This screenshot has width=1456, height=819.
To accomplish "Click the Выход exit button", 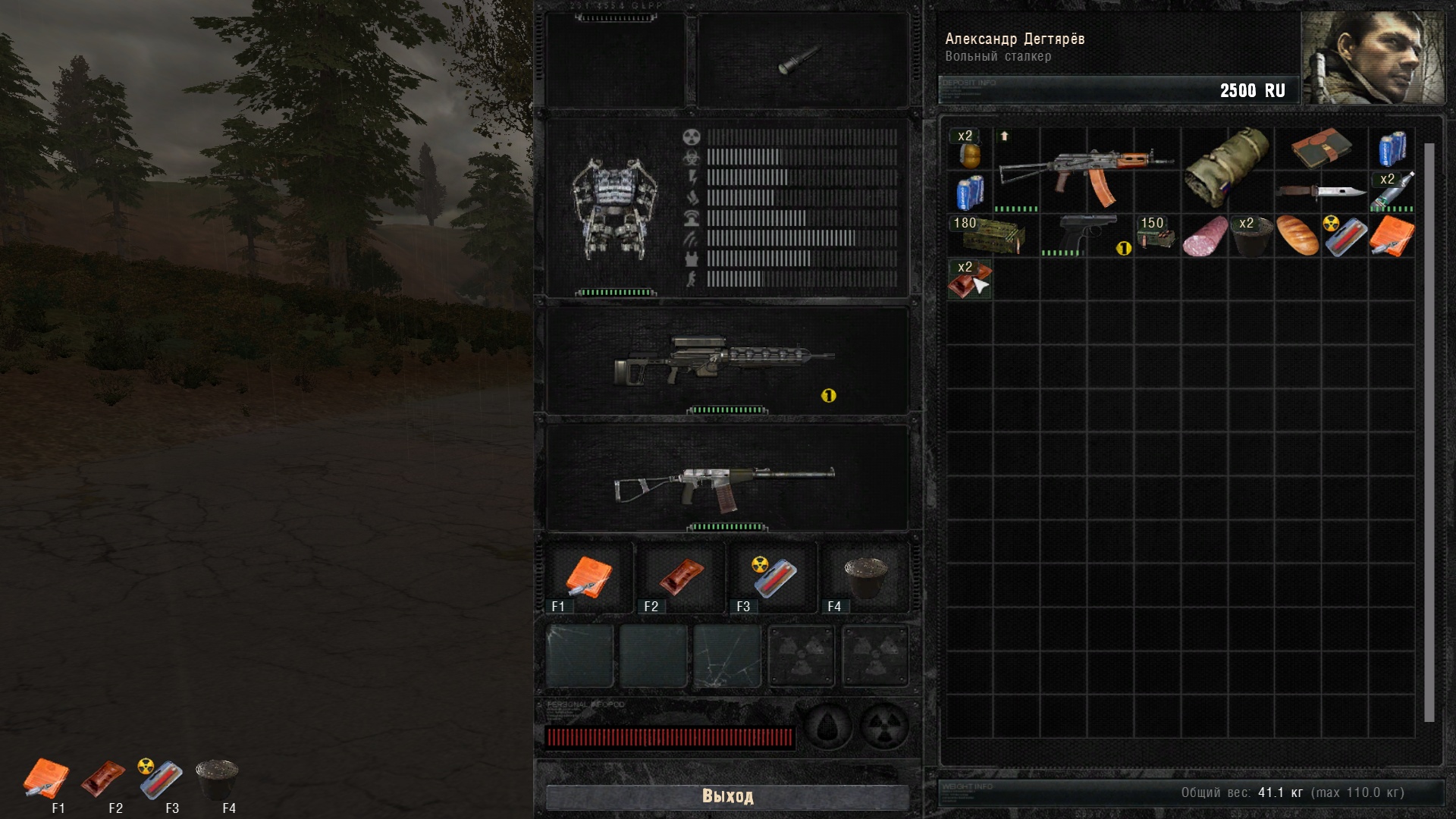I will point(727,796).
